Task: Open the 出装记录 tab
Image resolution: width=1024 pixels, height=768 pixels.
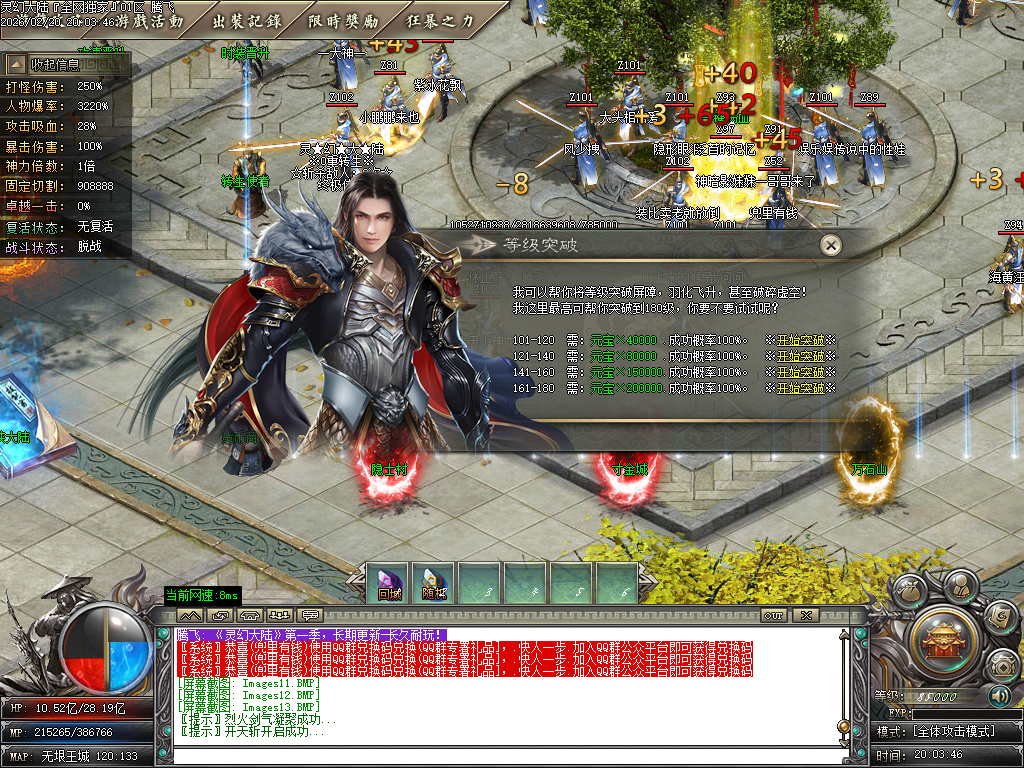Action: coord(248,20)
